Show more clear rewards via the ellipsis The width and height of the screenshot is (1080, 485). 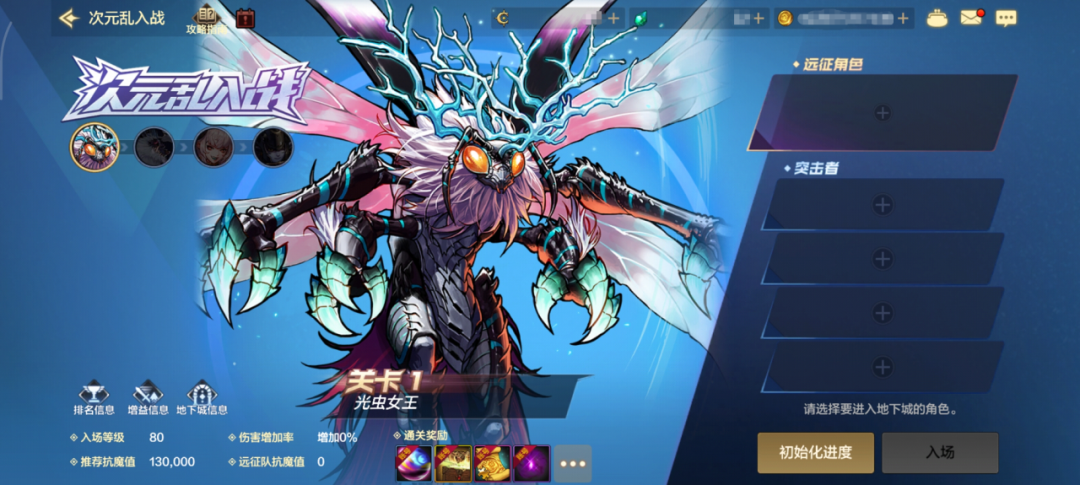(x=573, y=464)
